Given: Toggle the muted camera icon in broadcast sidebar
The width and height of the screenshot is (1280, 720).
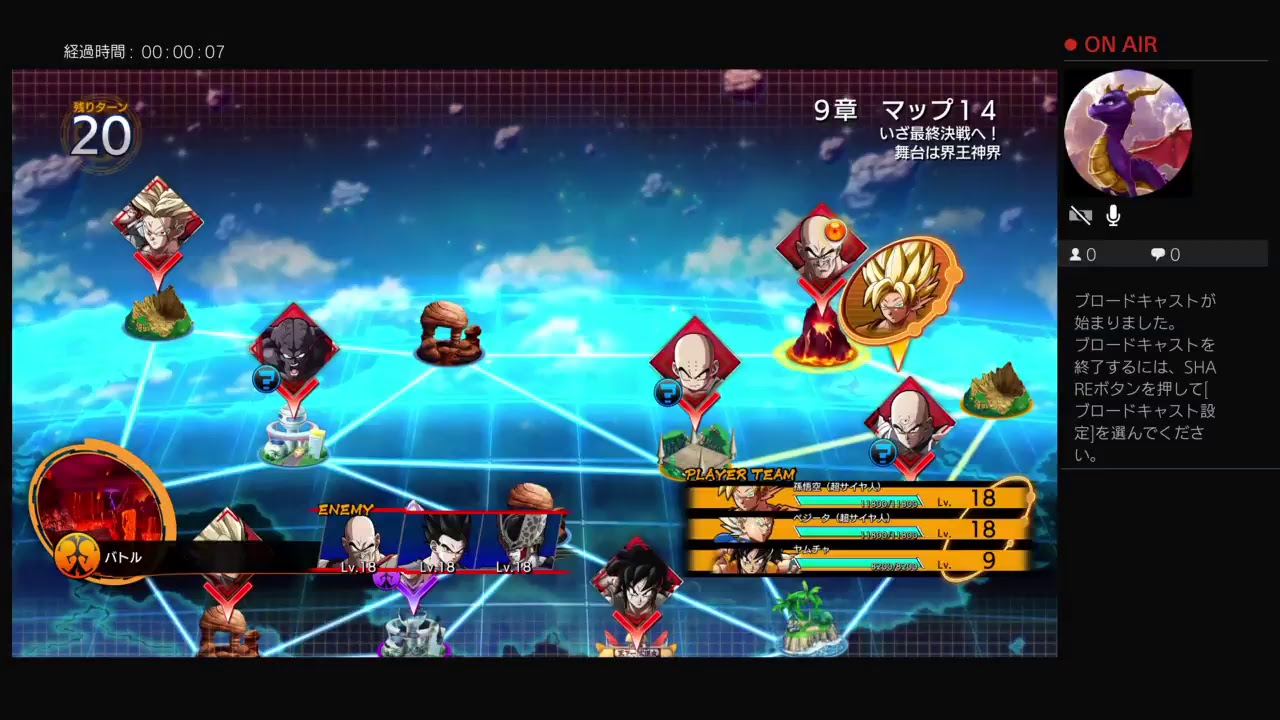Looking at the screenshot, I should coord(1080,215).
